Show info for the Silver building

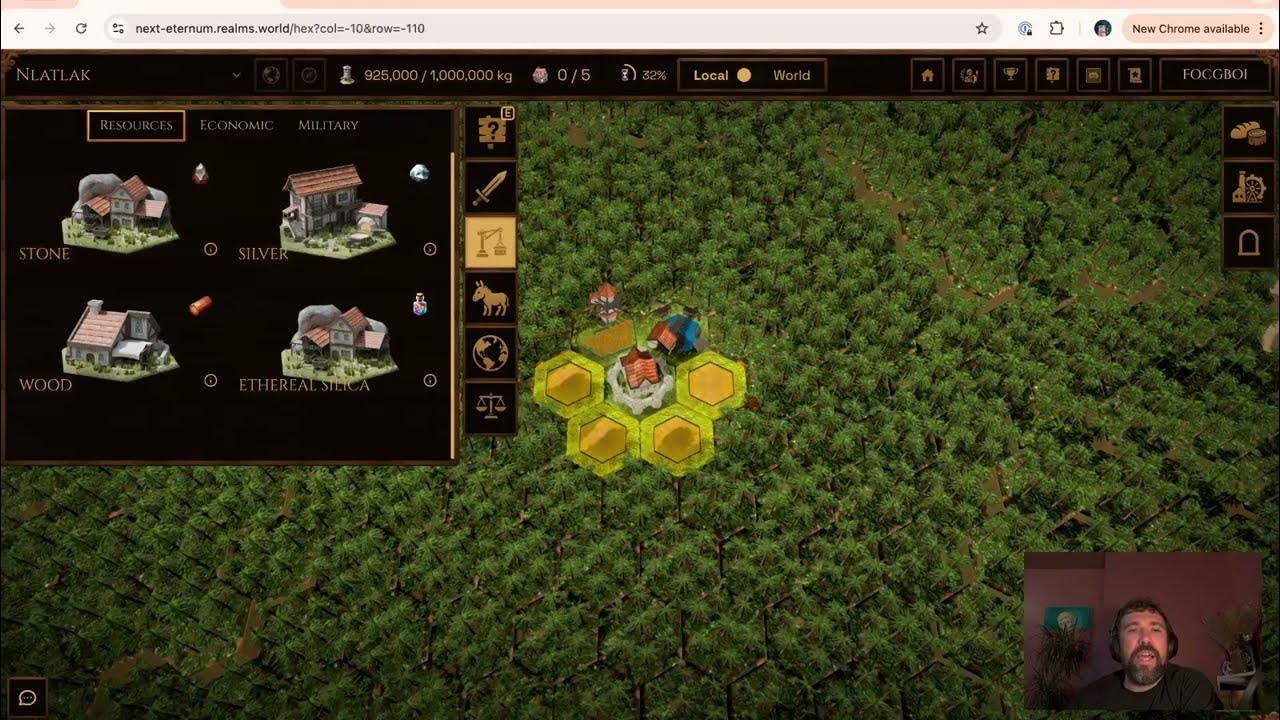430,249
